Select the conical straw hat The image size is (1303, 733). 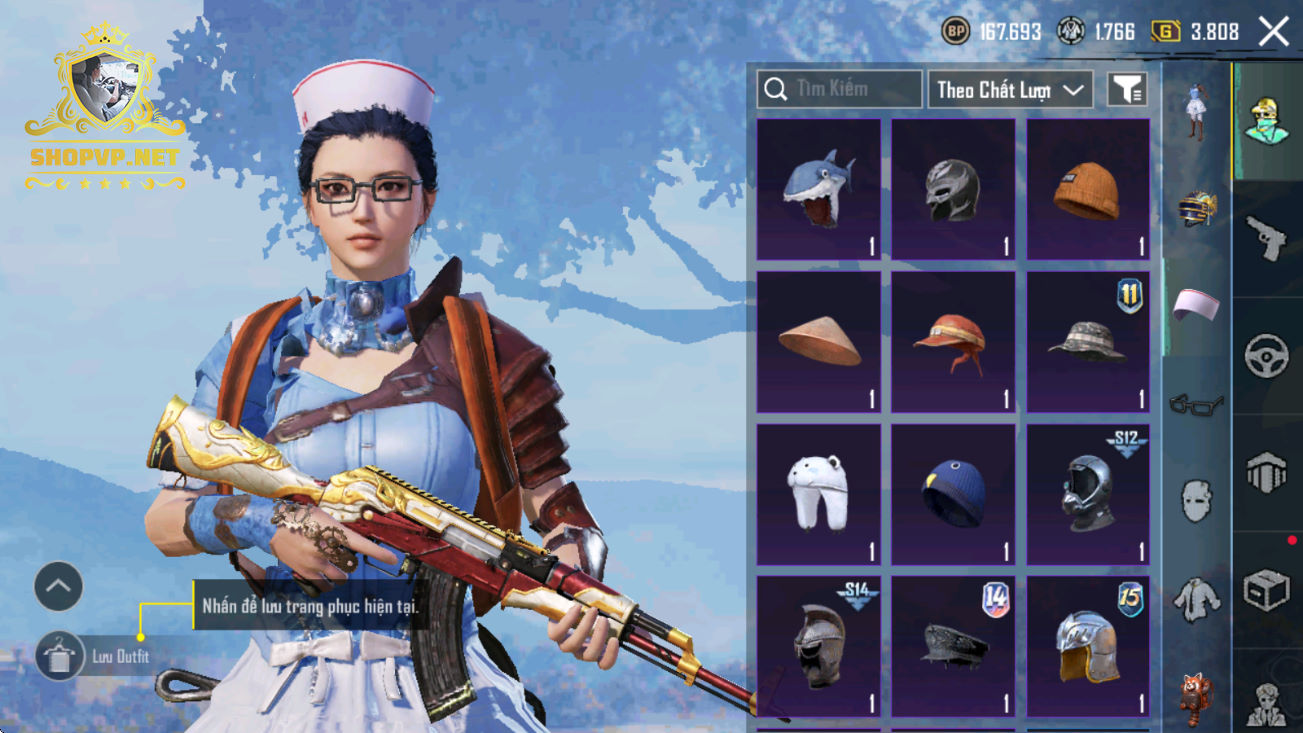[819, 342]
